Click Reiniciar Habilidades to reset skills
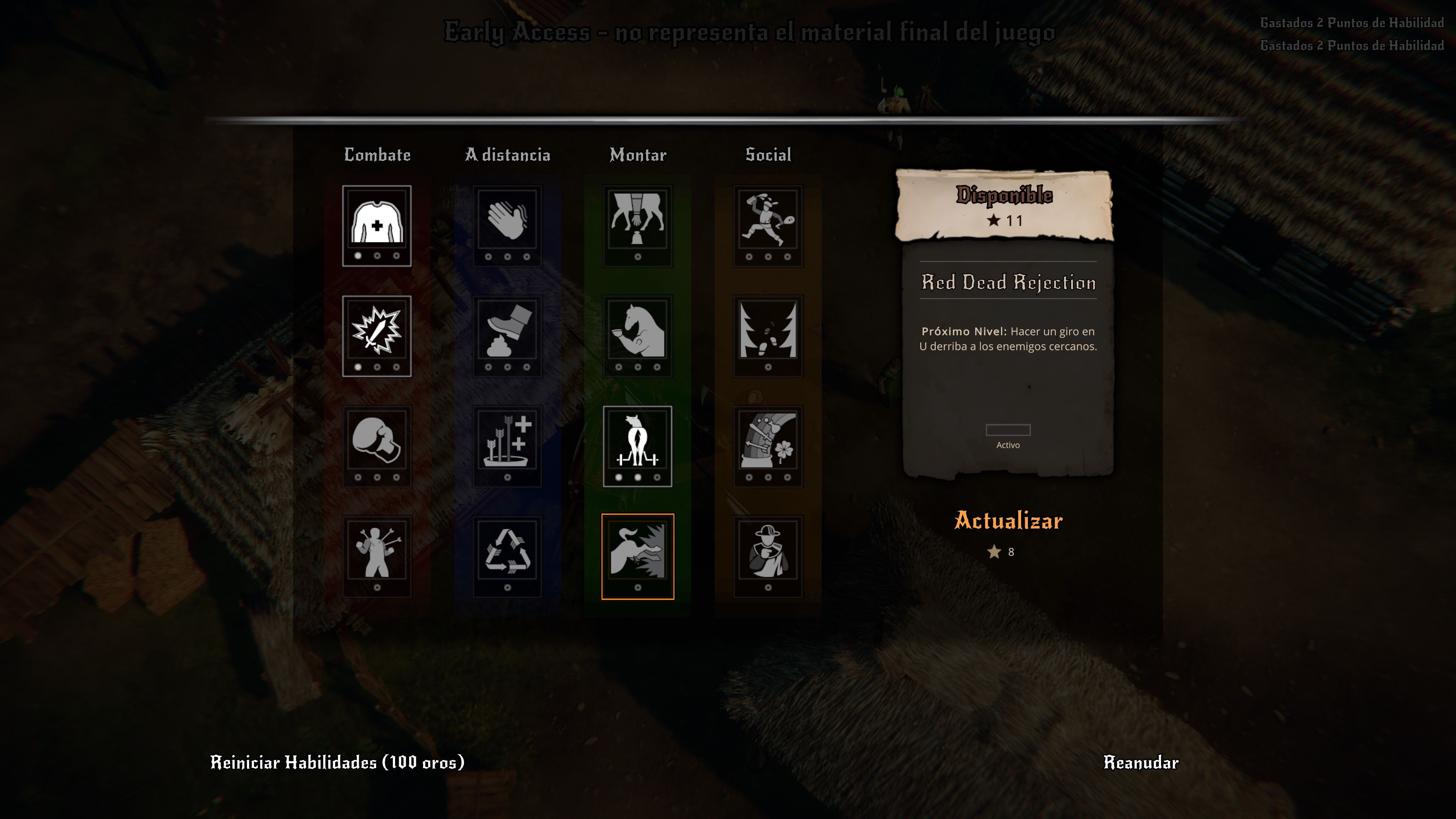1456x819 pixels. [x=337, y=763]
